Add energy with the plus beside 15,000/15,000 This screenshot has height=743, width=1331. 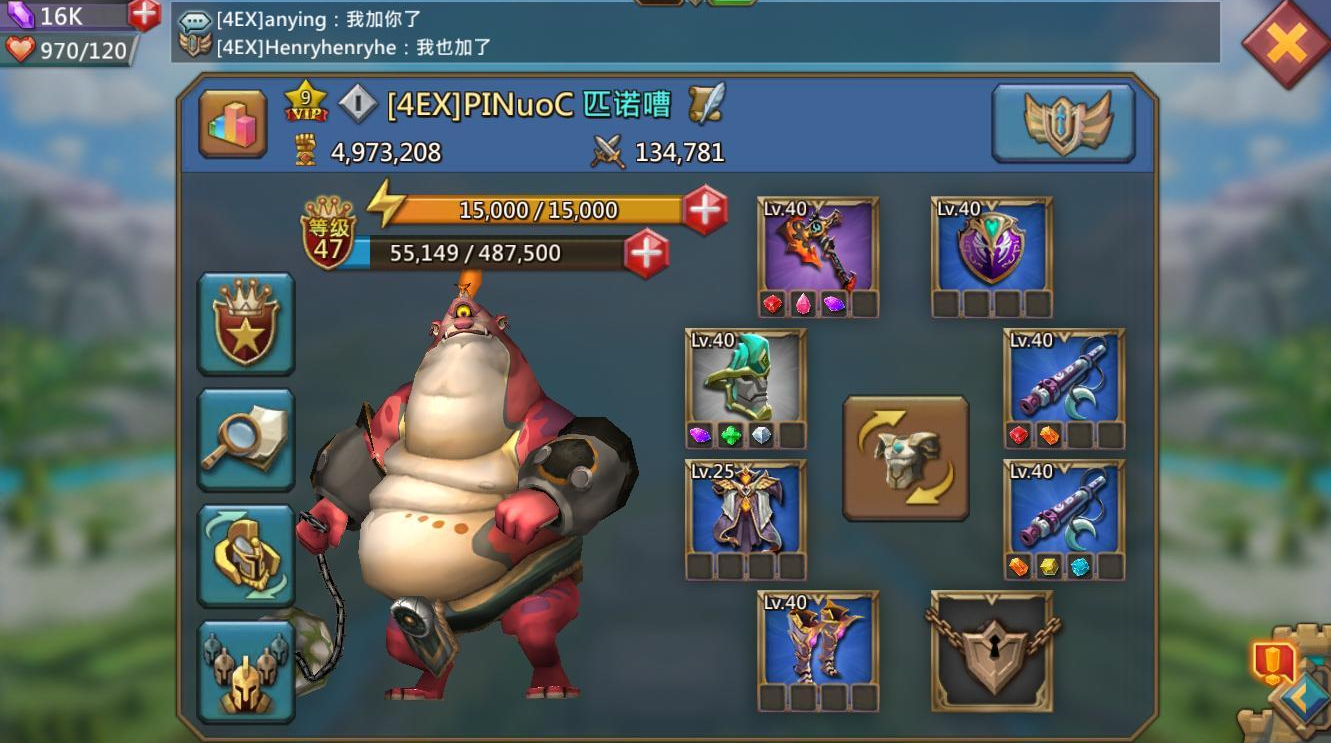(x=706, y=211)
